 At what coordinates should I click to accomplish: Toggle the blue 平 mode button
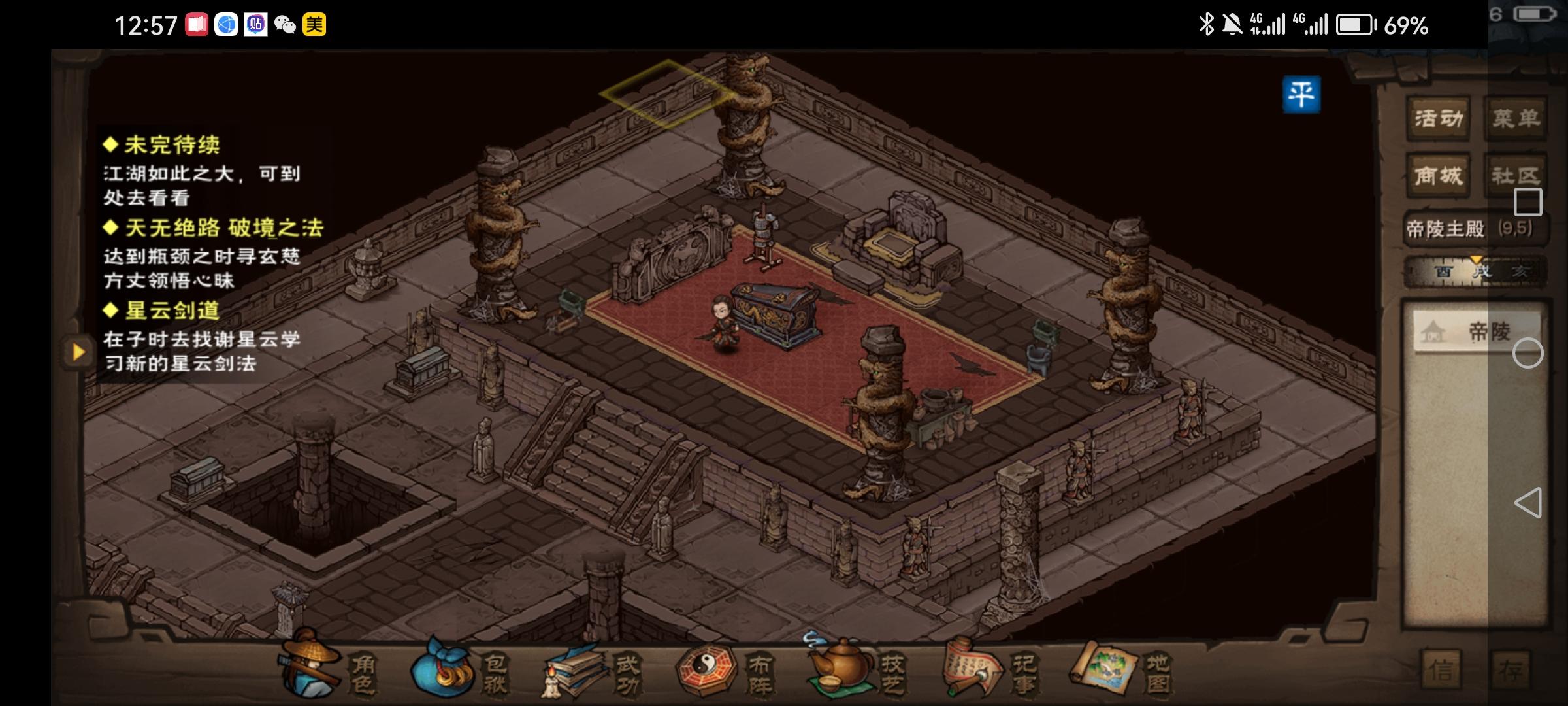(1301, 95)
